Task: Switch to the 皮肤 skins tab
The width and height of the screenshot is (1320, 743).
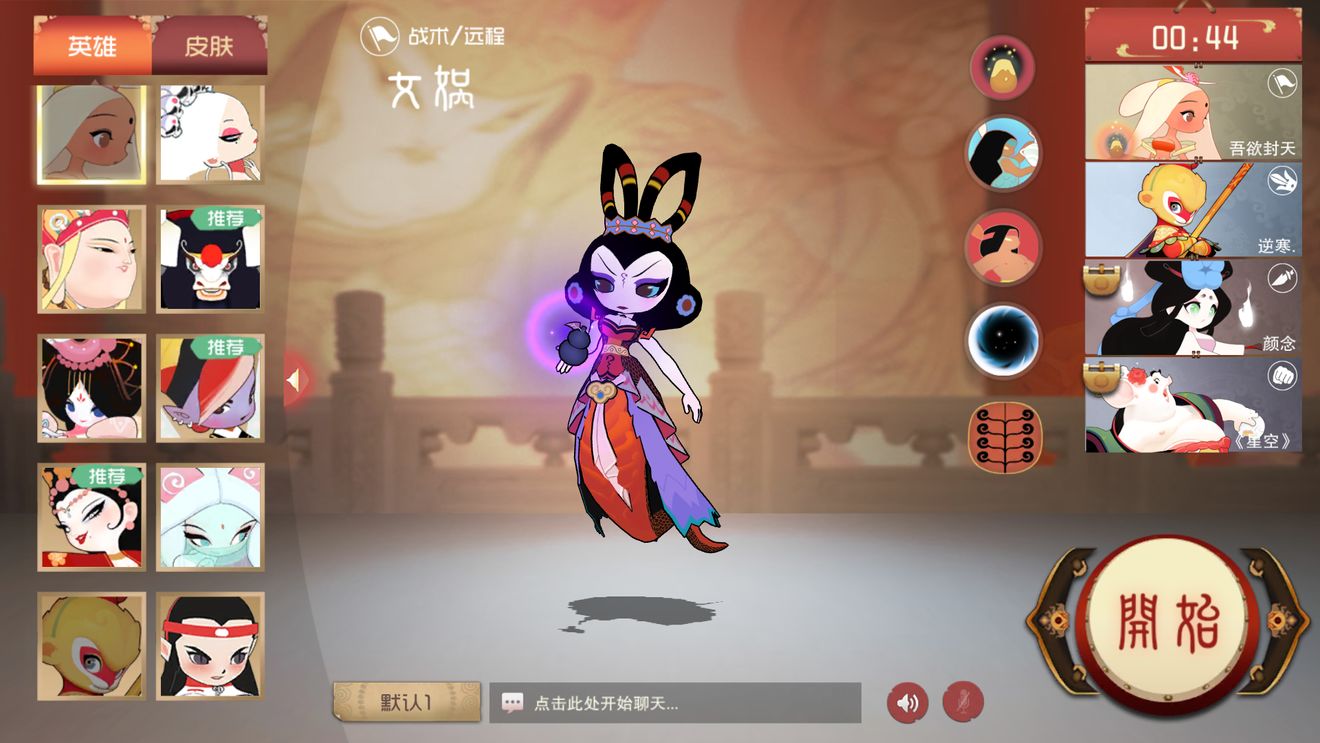Action: [210, 44]
